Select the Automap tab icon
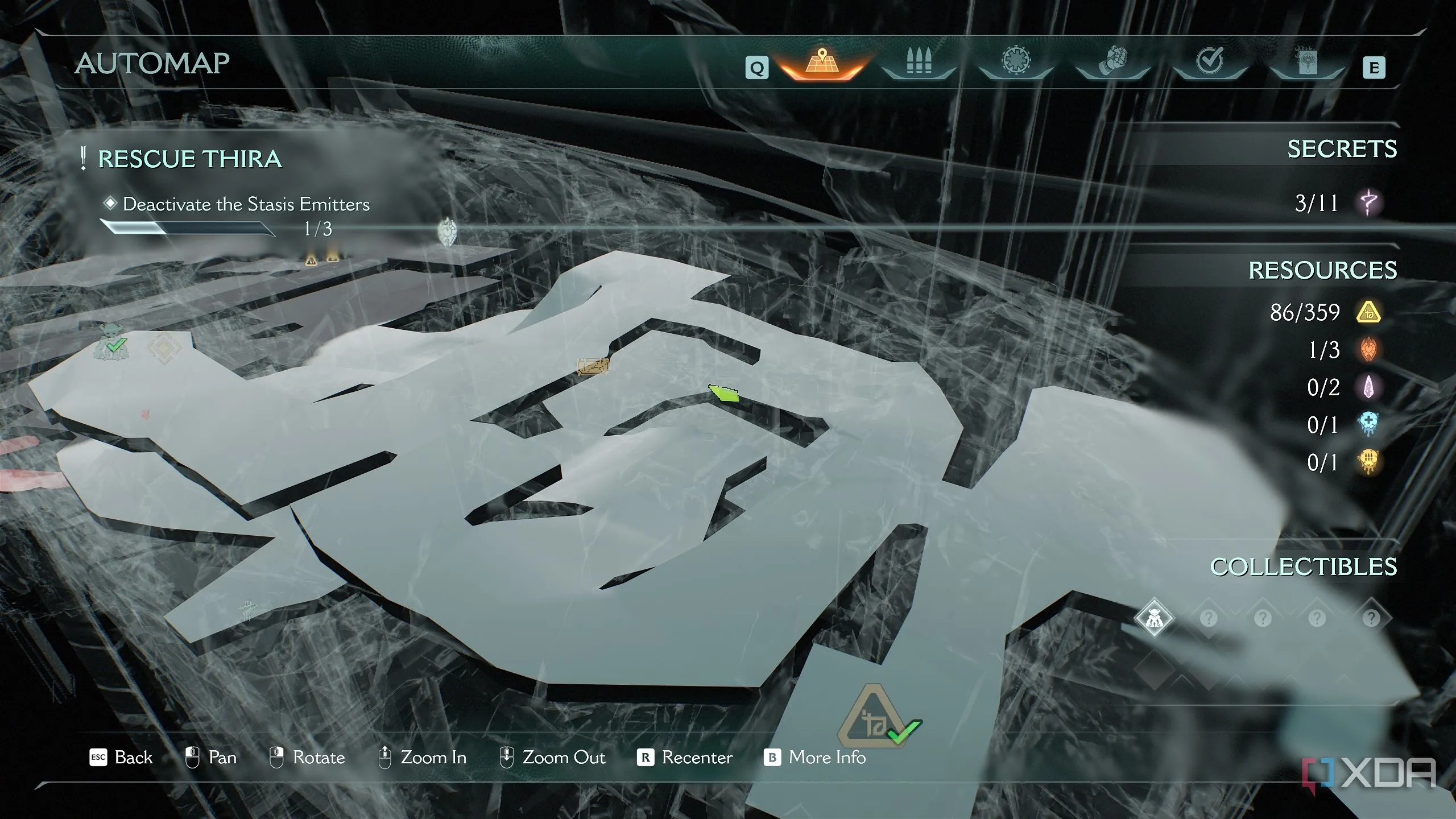Screen dimensions: 1456x819 821,63
